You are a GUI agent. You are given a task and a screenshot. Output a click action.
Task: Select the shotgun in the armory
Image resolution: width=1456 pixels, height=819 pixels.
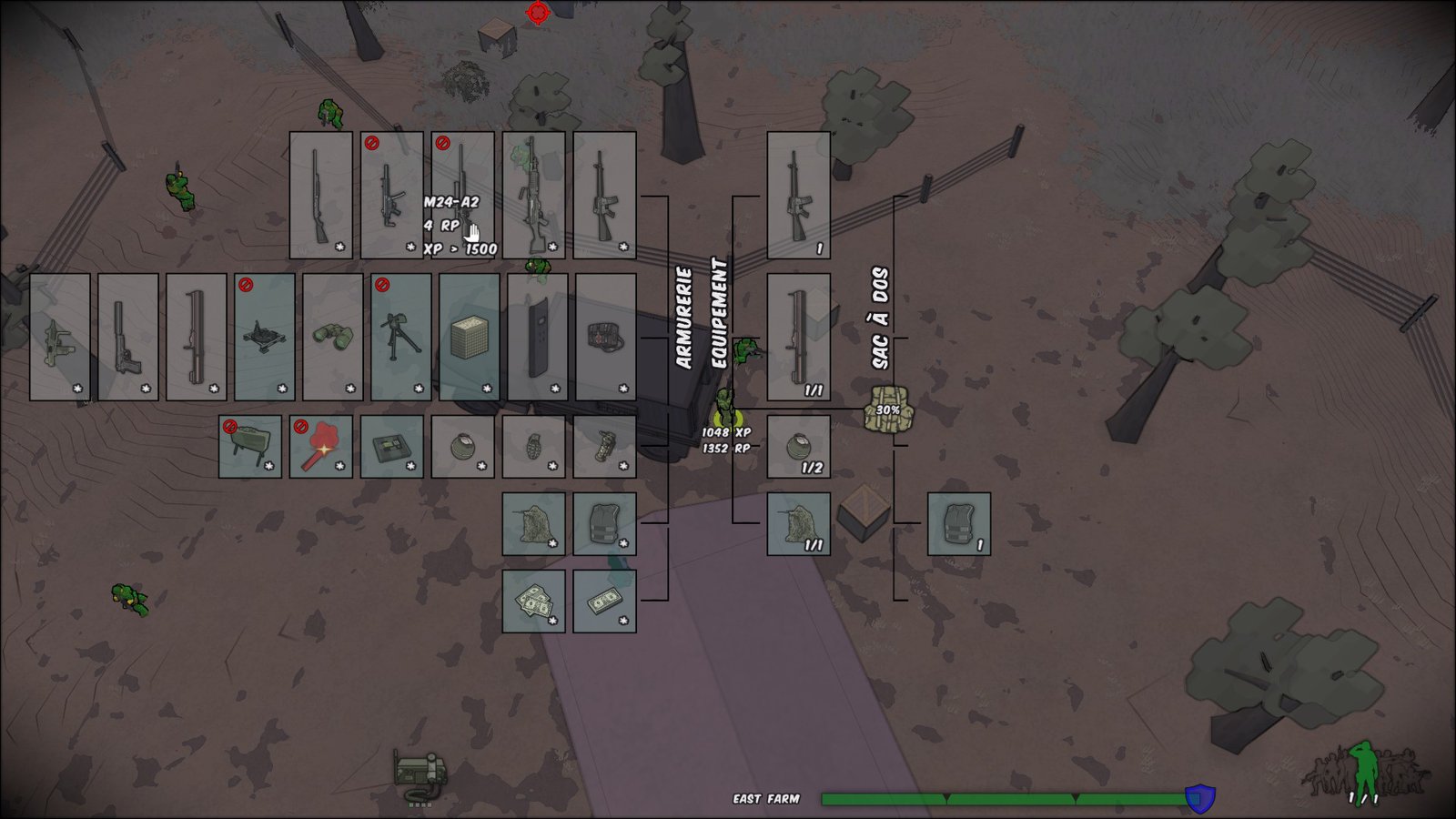(320, 195)
